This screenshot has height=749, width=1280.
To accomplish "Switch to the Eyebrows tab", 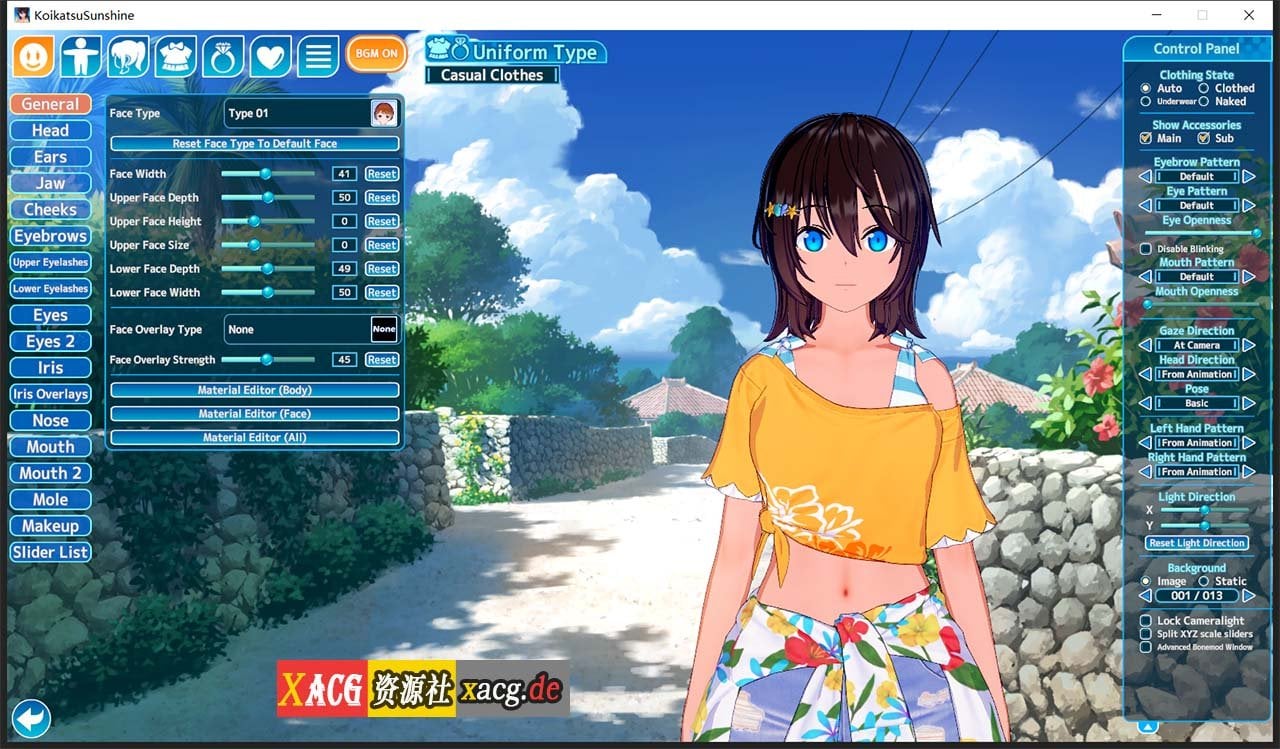I will click(x=50, y=235).
